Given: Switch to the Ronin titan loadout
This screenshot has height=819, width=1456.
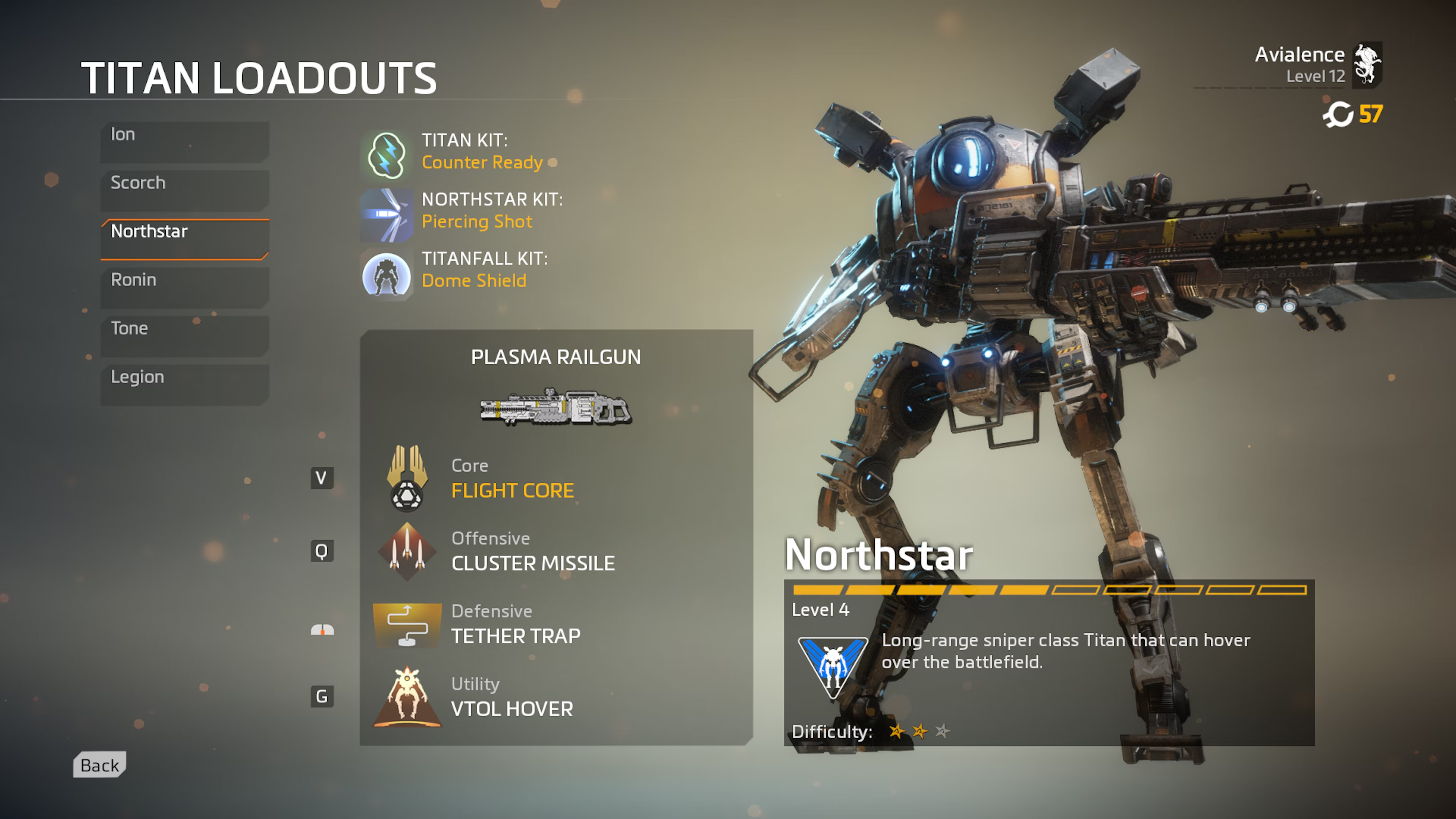Looking at the screenshot, I should click(x=184, y=287).
